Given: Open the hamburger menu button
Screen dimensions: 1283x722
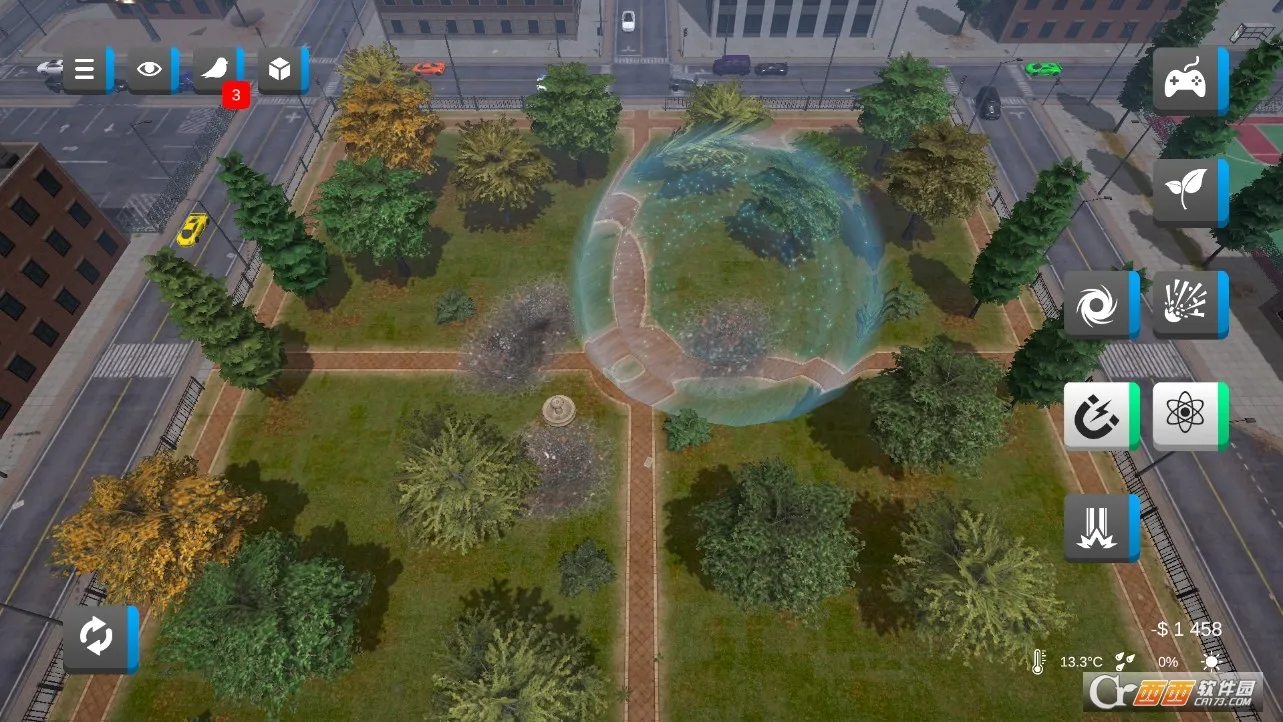Looking at the screenshot, I should [x=87, y=70].
